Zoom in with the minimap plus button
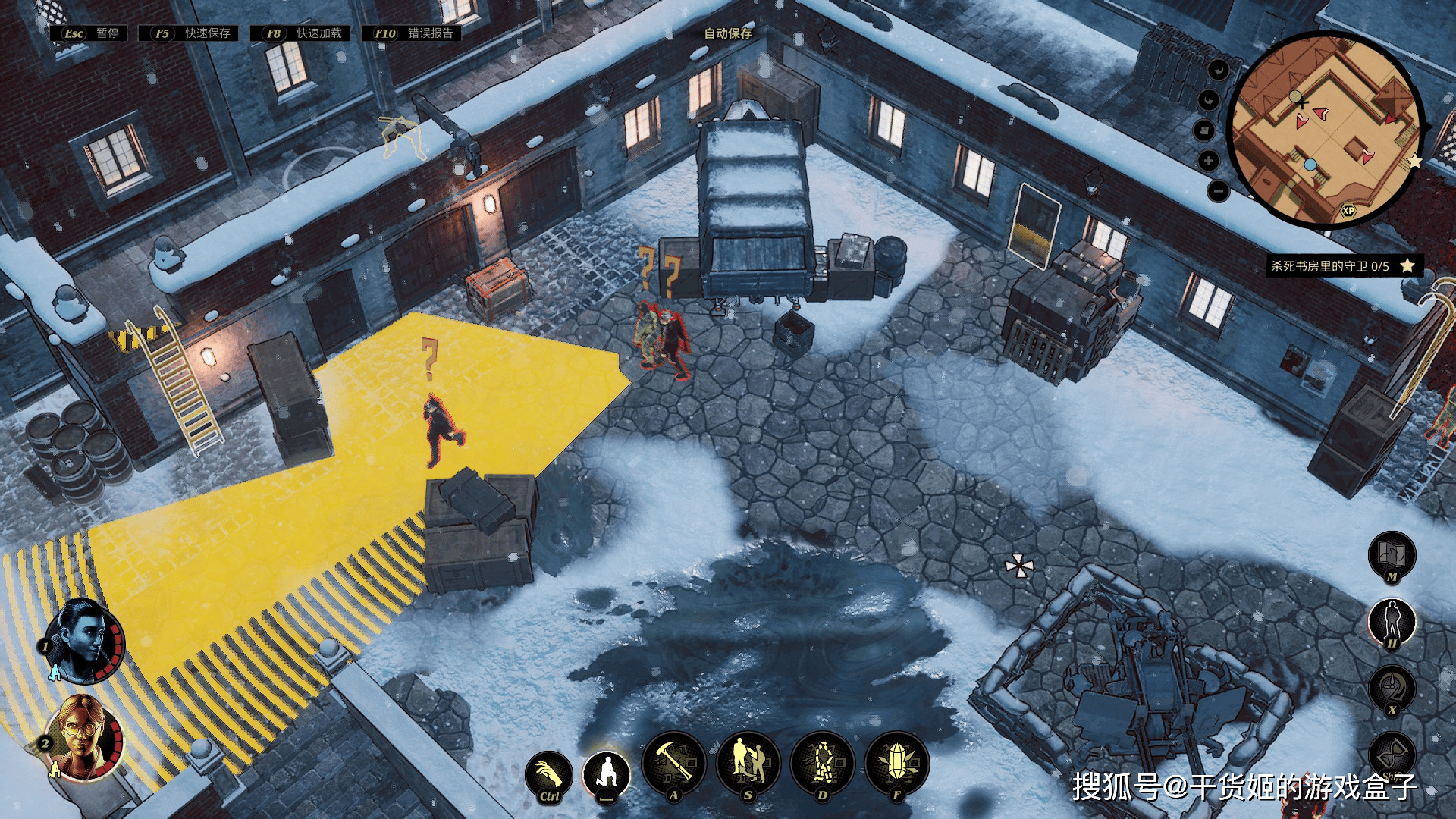 click(1209, 161)
